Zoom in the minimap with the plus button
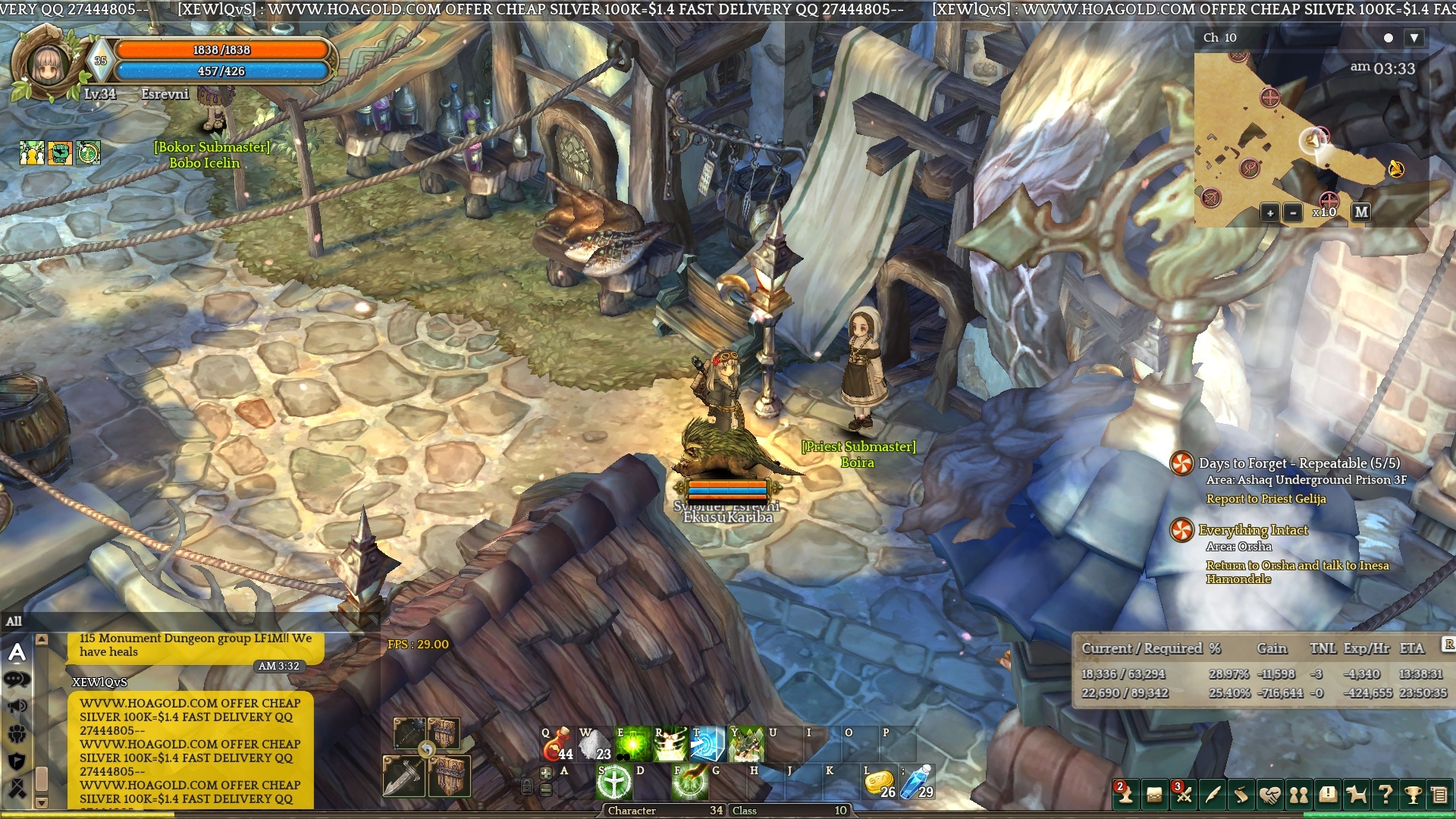The height and width of the screenshot is (819, 1456). [1270, 213]
